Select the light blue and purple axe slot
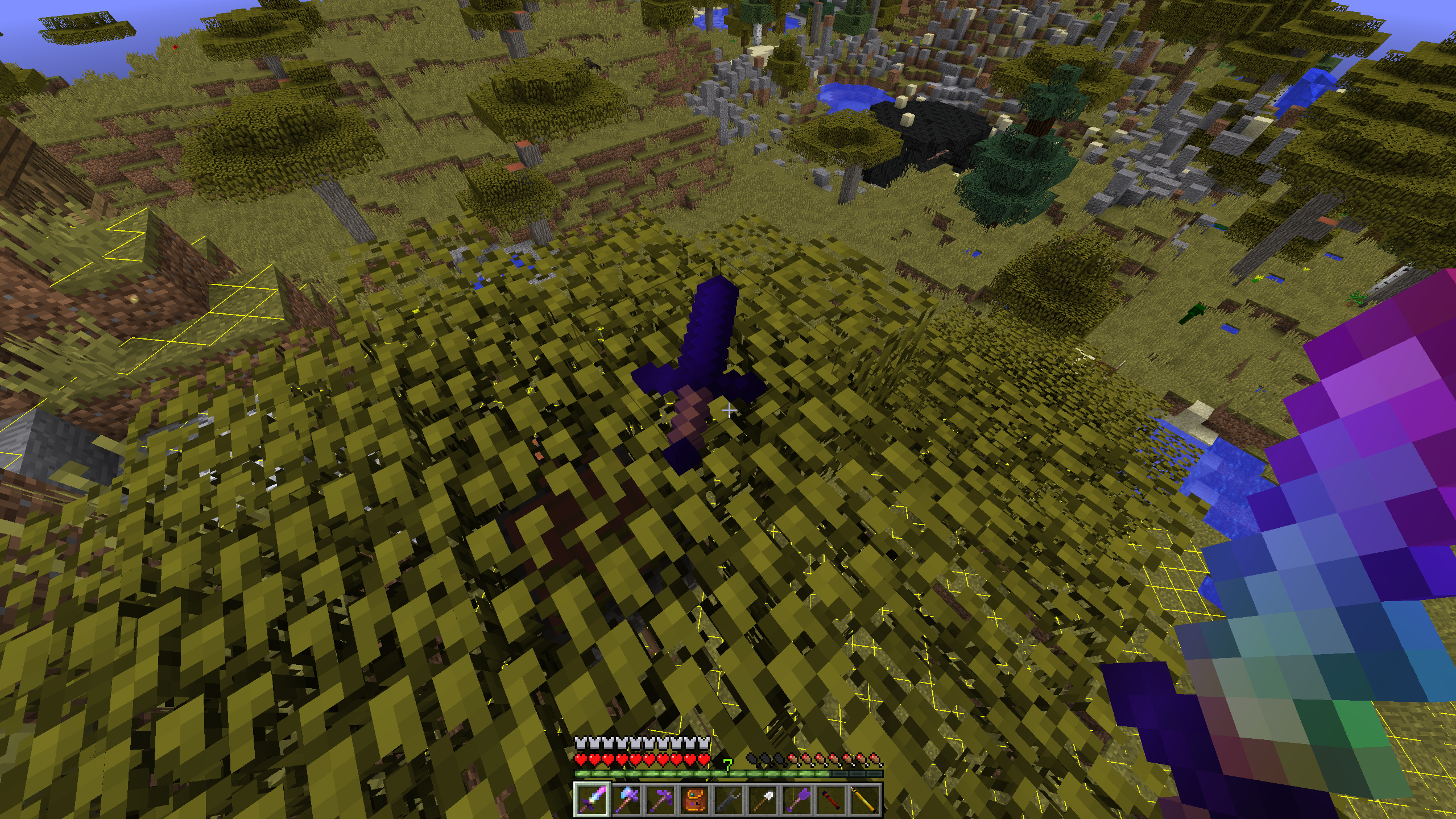Image resolution: width=1456 pixels, height=819 pixels. pos(626,800)
